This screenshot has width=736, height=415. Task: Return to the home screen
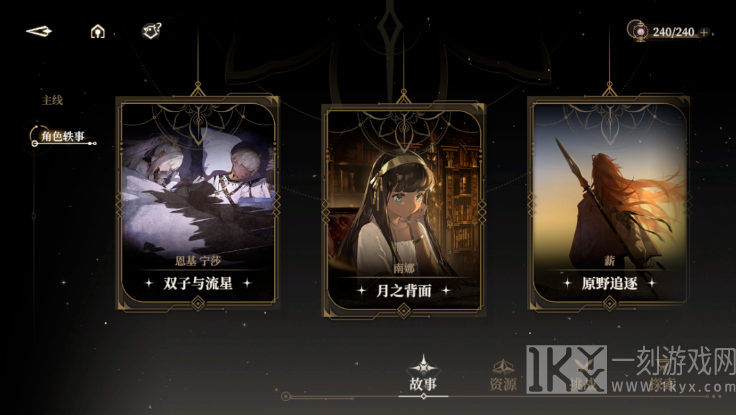pyautogui.click(x=97, y=31)
